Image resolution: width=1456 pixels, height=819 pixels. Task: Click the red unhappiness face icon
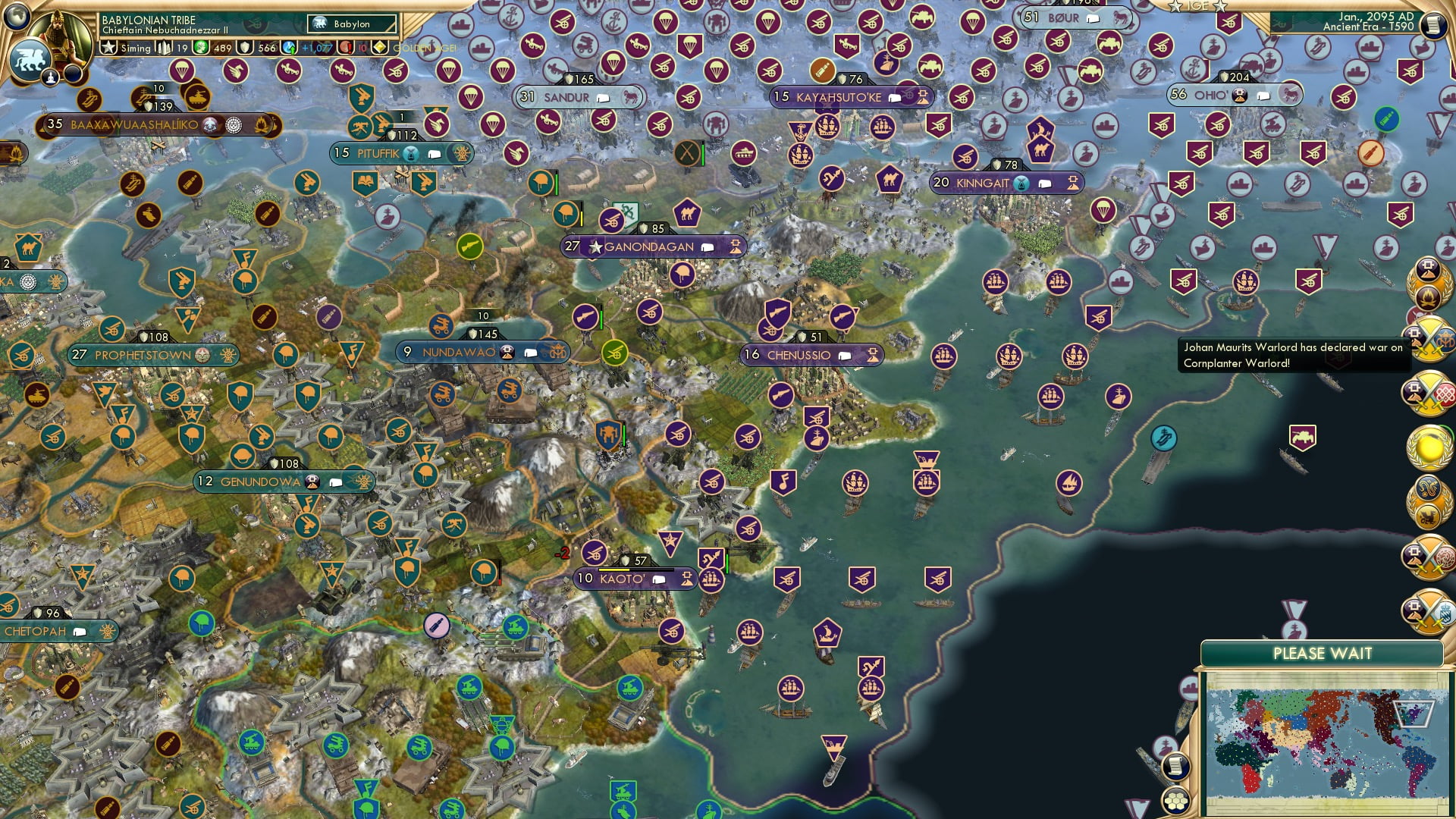pyautogui.click(x=344, y=48)
